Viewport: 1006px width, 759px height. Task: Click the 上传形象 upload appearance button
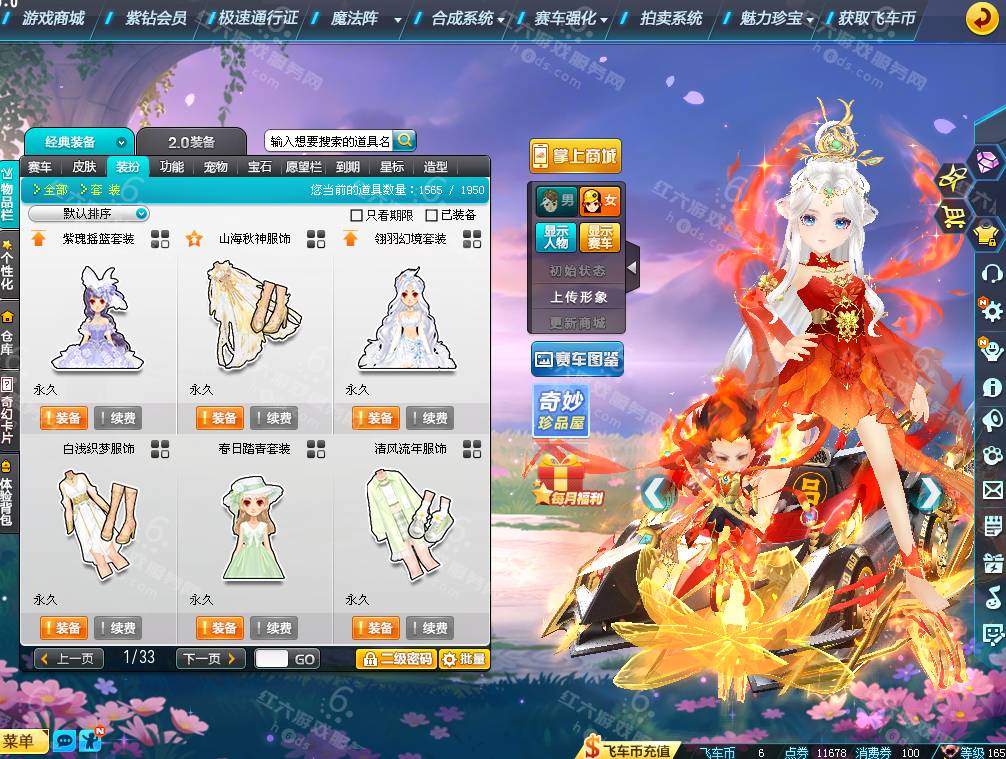click(x=578, y=297)
